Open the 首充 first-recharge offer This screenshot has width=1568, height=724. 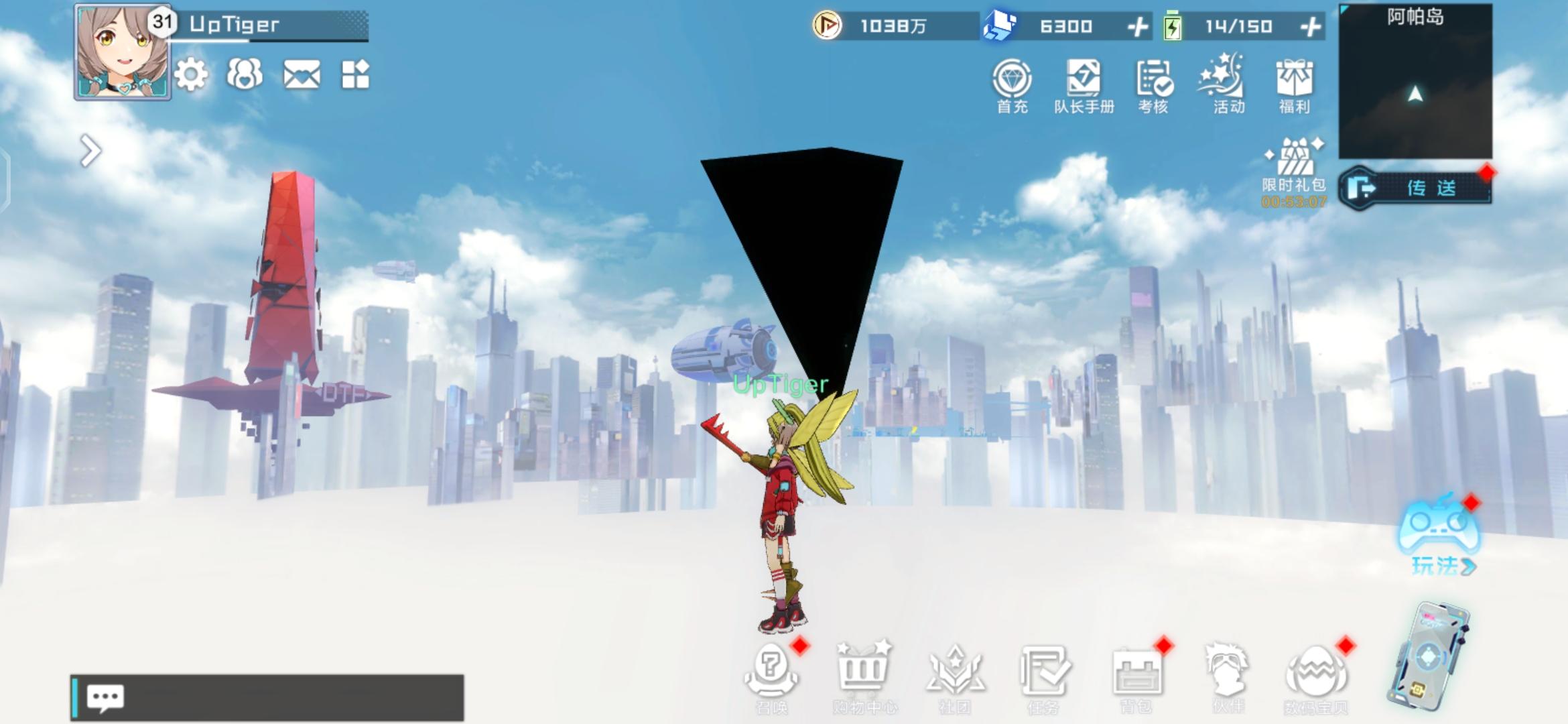[x=1013, y=80]
